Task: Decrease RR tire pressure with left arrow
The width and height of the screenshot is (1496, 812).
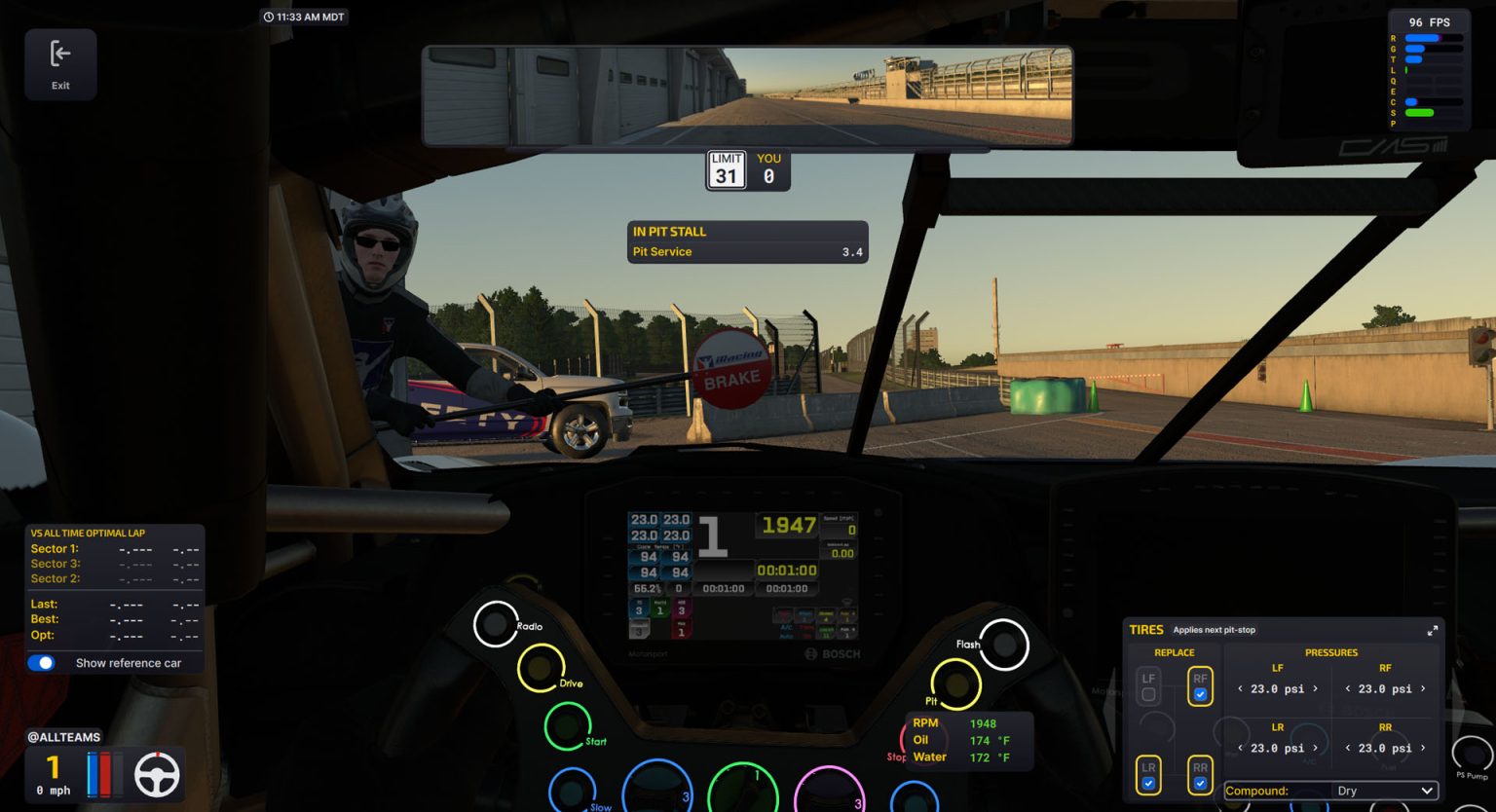Action: (x=1348, y=748)
